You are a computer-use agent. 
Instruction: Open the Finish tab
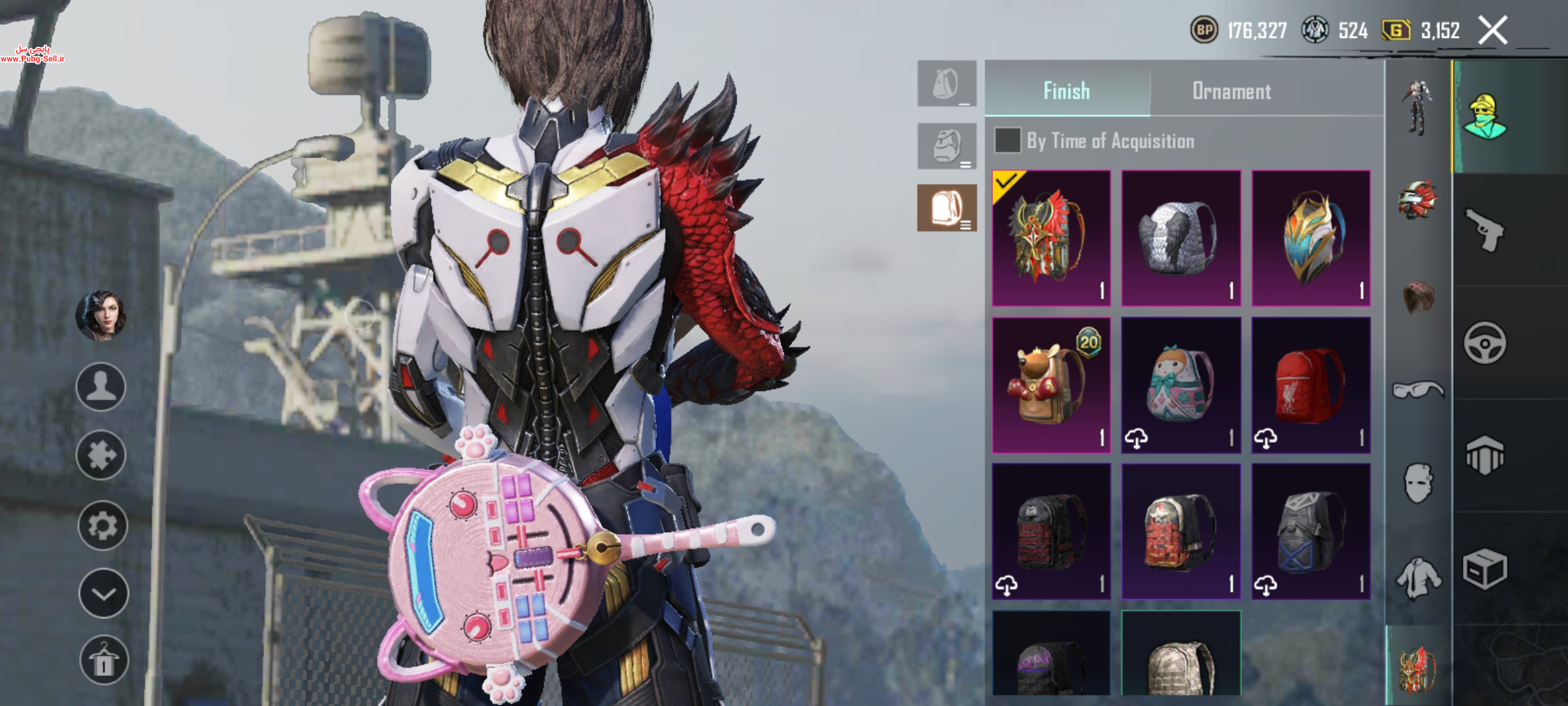[1066, 91]
